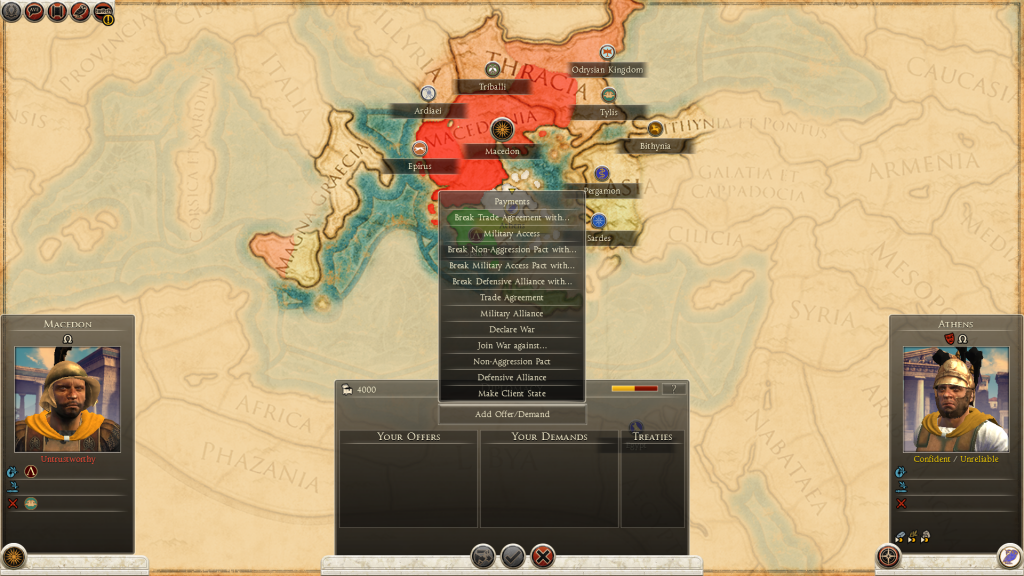The width and height of the screenshot is (1024, 576).
Task: Choose the Military Access option
Action: click(512, 234)
